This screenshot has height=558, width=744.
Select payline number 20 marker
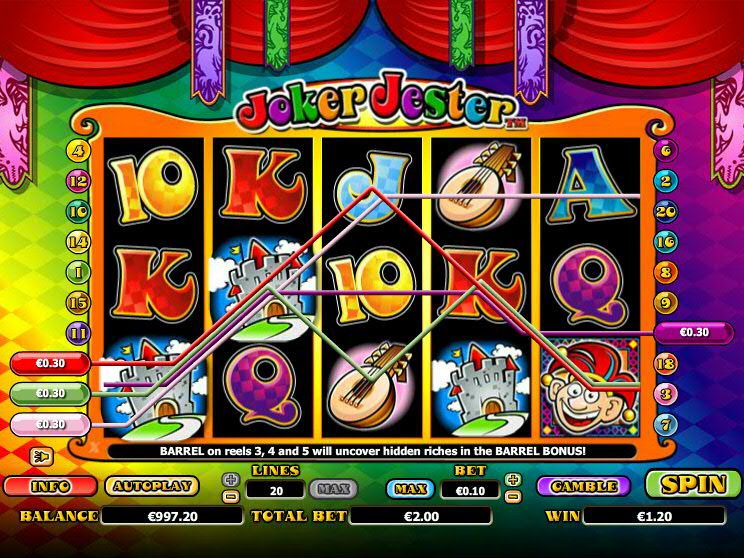point(668,211)
